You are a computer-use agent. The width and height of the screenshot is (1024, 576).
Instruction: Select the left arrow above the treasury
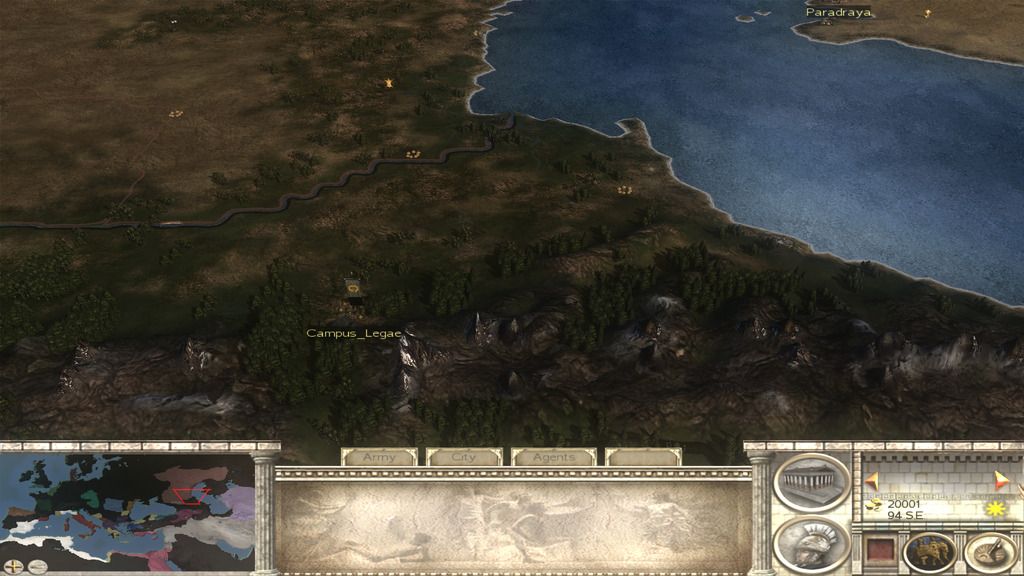coord(872,480)
